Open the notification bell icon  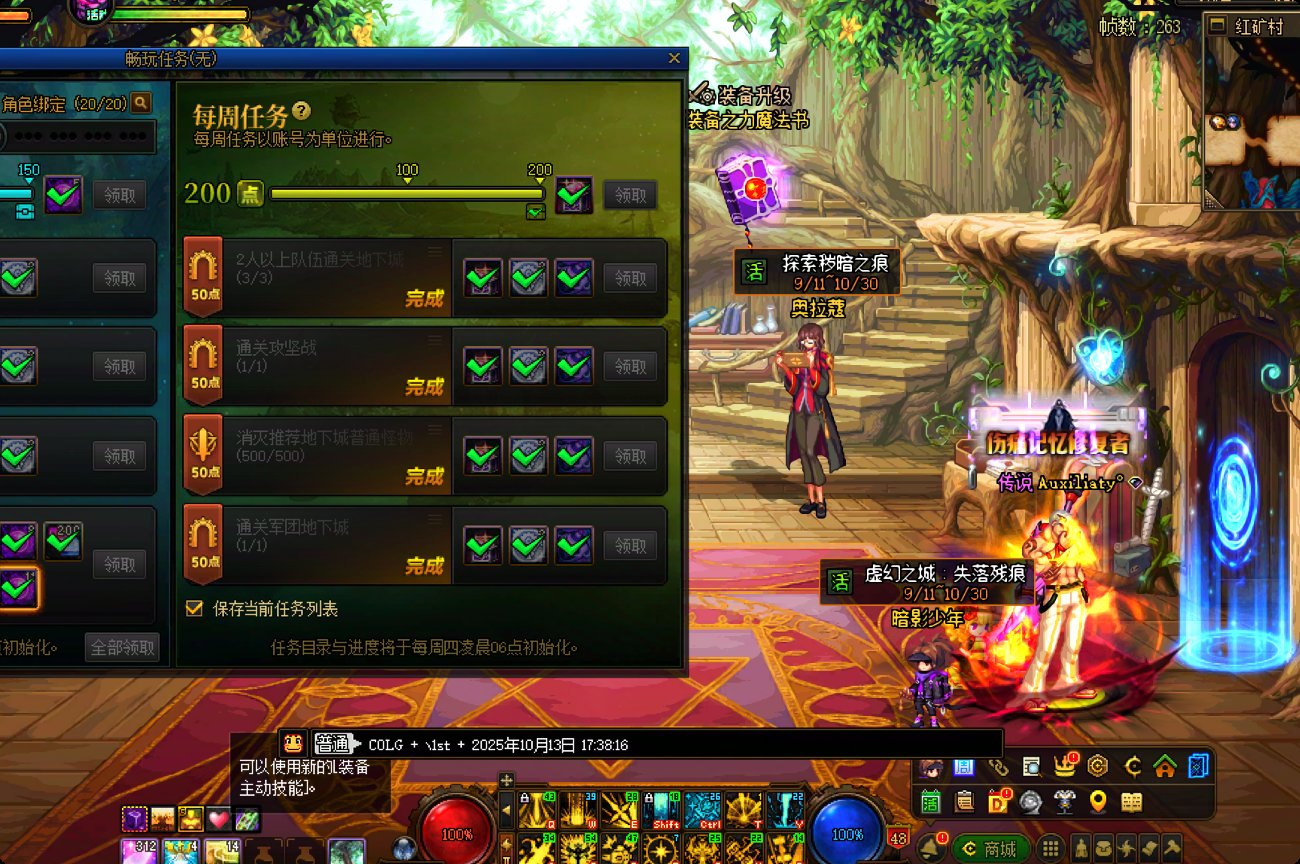(930, 848)
